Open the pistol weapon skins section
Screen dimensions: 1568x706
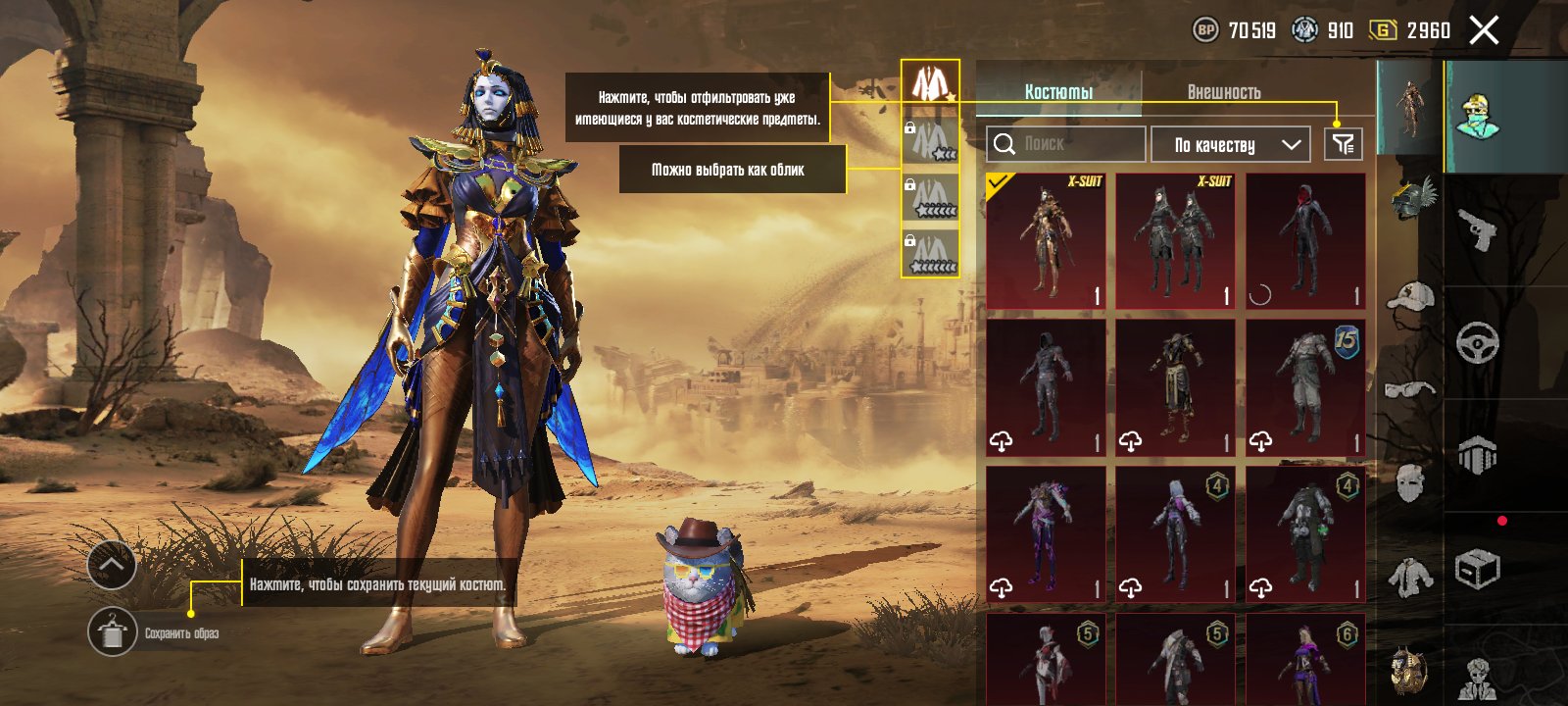[x=1477, y=229]
